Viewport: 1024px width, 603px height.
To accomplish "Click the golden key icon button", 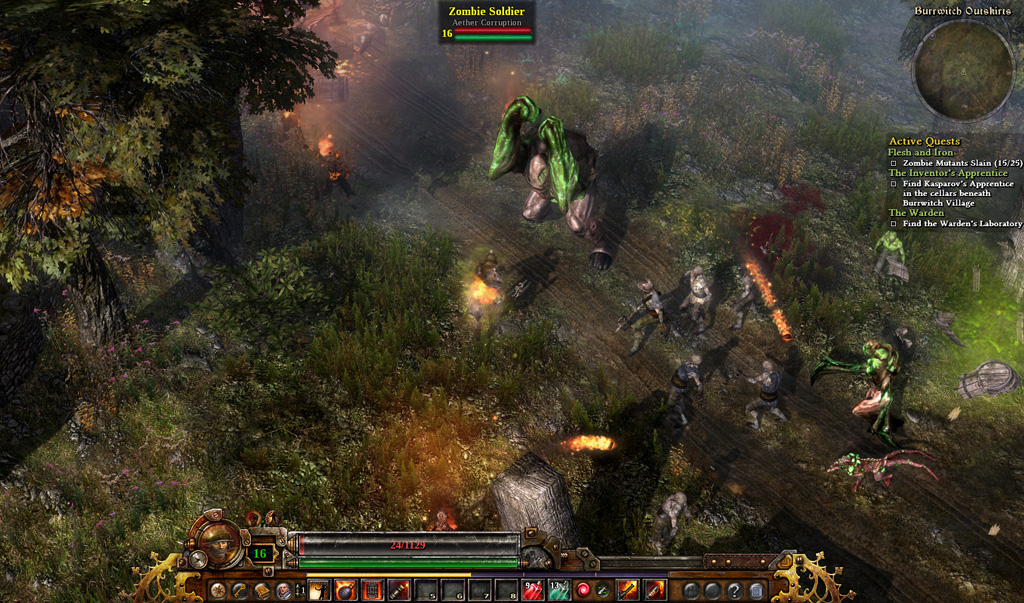I will 239,590.
